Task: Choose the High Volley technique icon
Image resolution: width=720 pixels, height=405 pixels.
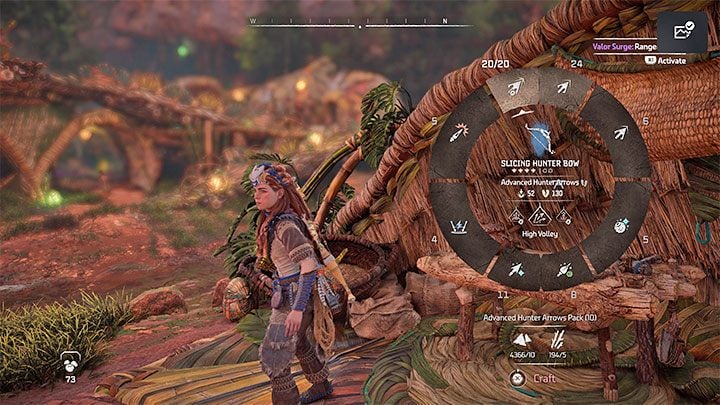Action: (x=538, y=214)
